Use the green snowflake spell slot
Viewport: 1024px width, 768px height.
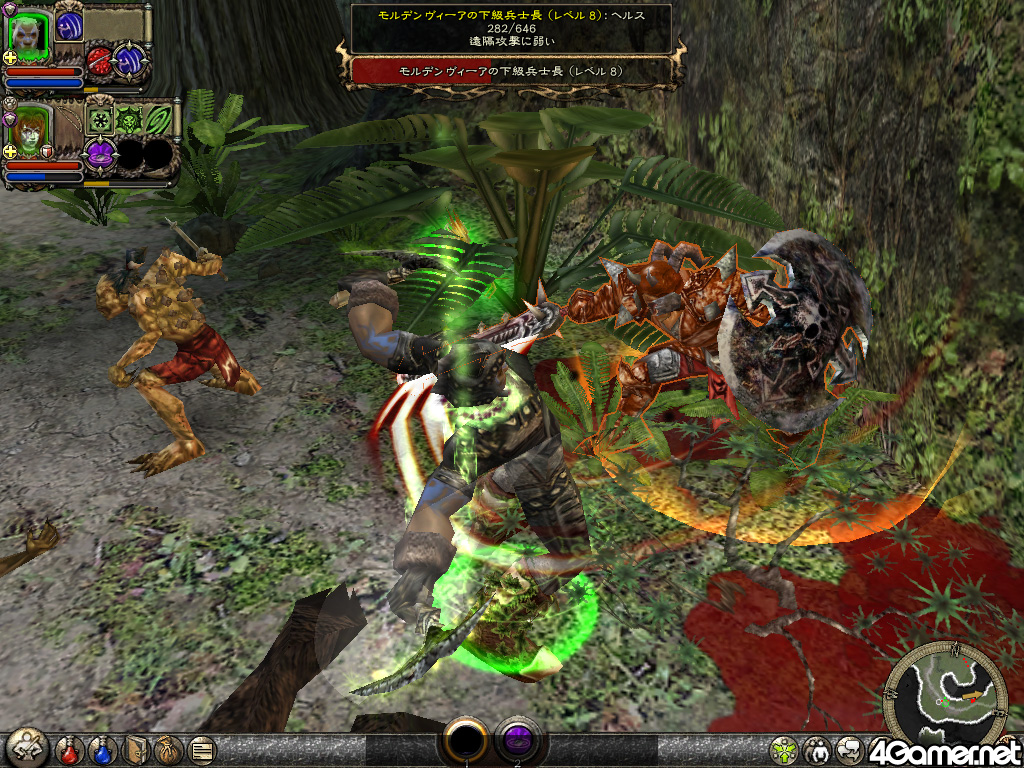click(x=101, y=121)
